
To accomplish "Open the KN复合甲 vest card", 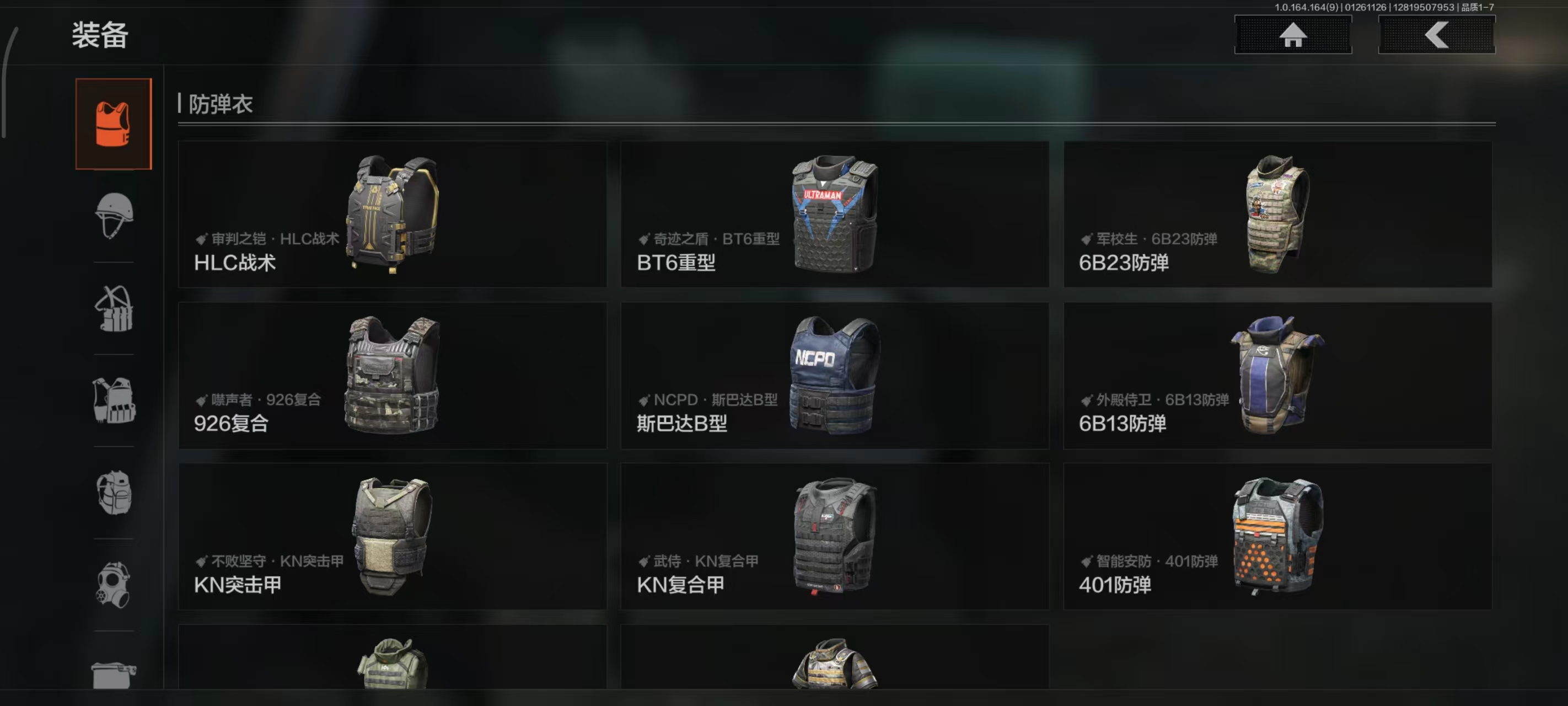I will click(834, 536).
